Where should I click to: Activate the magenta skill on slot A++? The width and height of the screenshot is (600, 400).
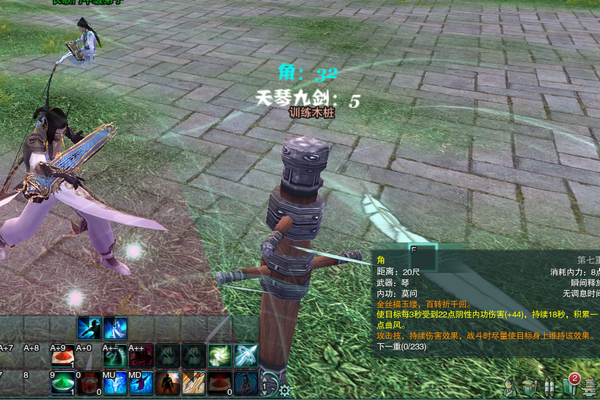pos(141,356)
